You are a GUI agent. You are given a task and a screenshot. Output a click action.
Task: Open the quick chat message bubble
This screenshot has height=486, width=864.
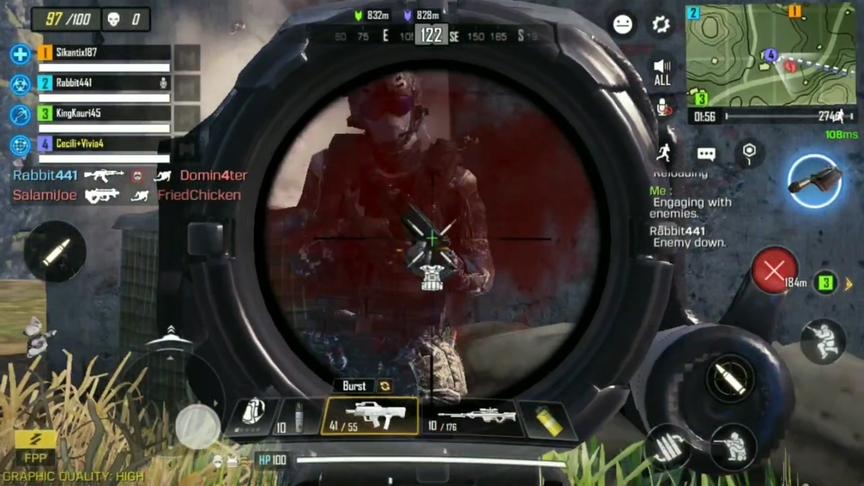[706, 154]
